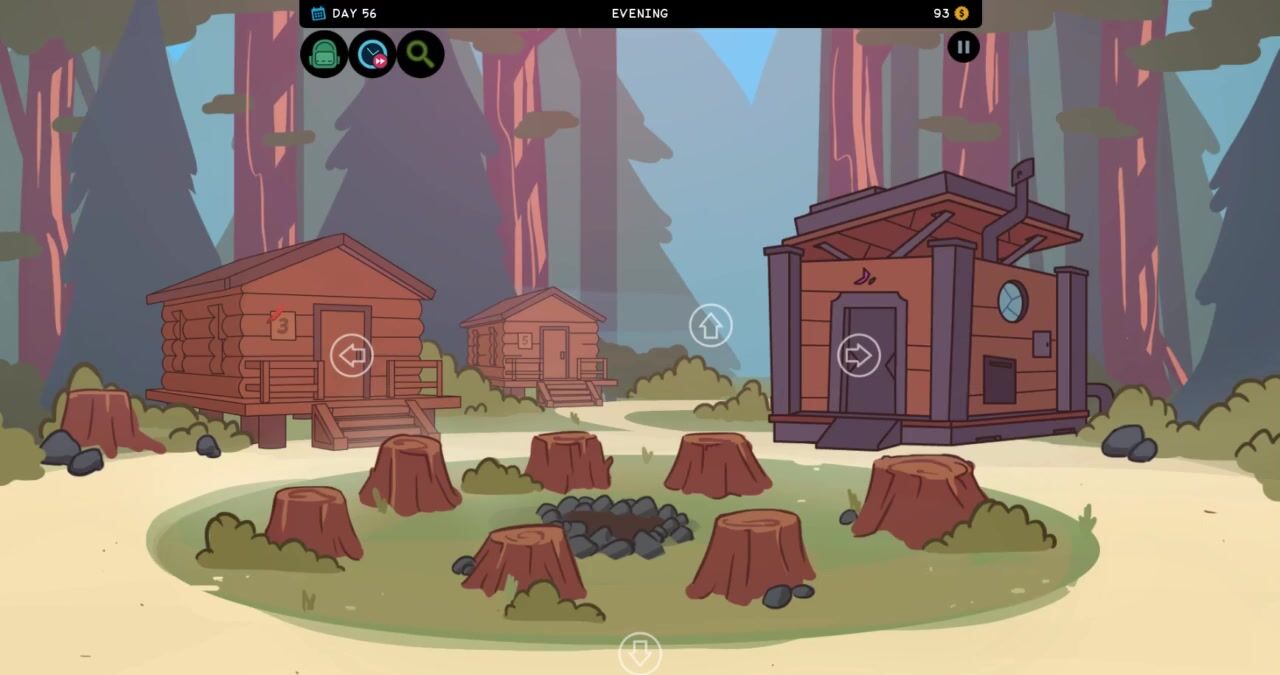Activate the magnifying glass search tool
Viewport: 1280px width, 675px height.
420,54
